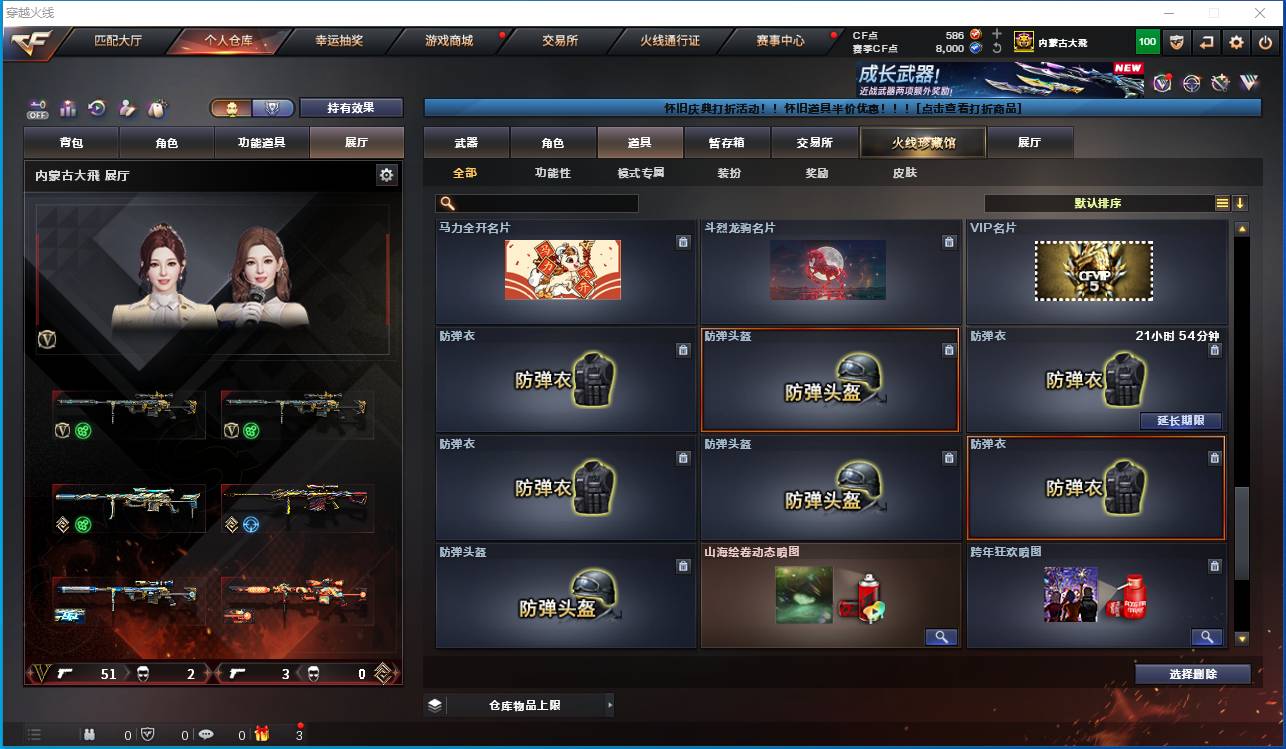Open the bar chart stats icon above the inventory

pos(67,107)
